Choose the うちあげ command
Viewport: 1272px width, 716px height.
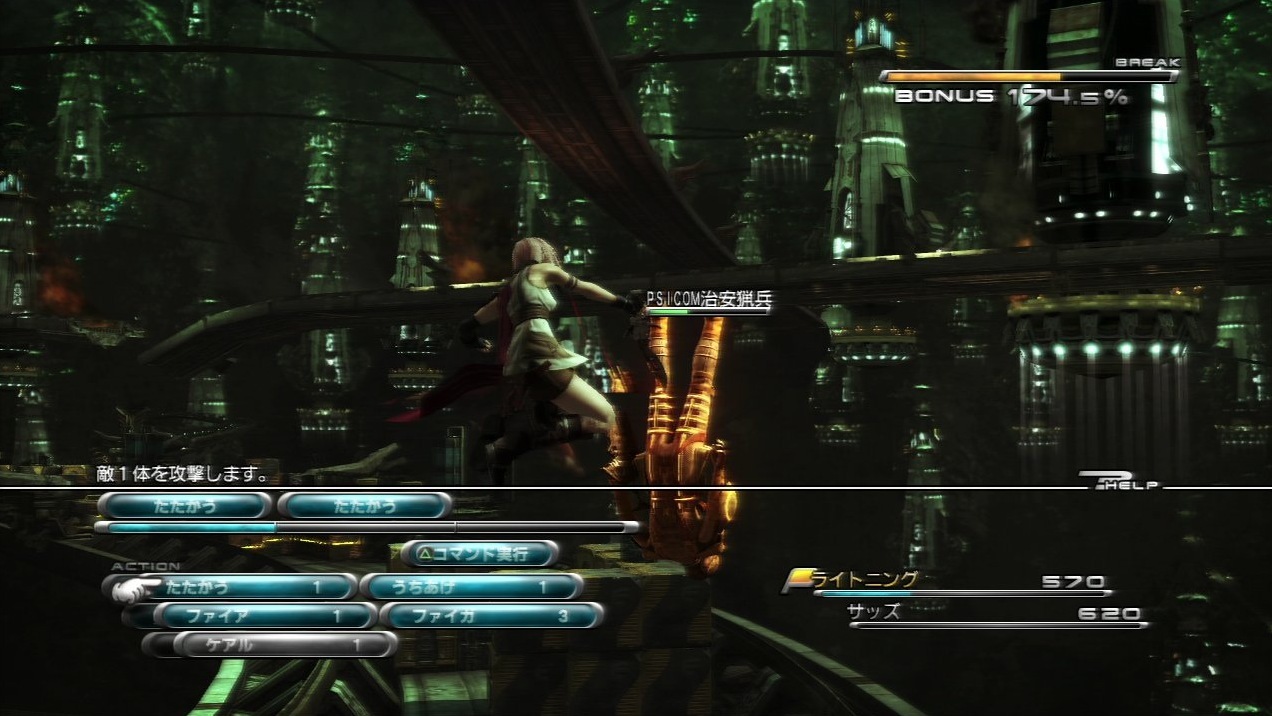pos(471,587)
